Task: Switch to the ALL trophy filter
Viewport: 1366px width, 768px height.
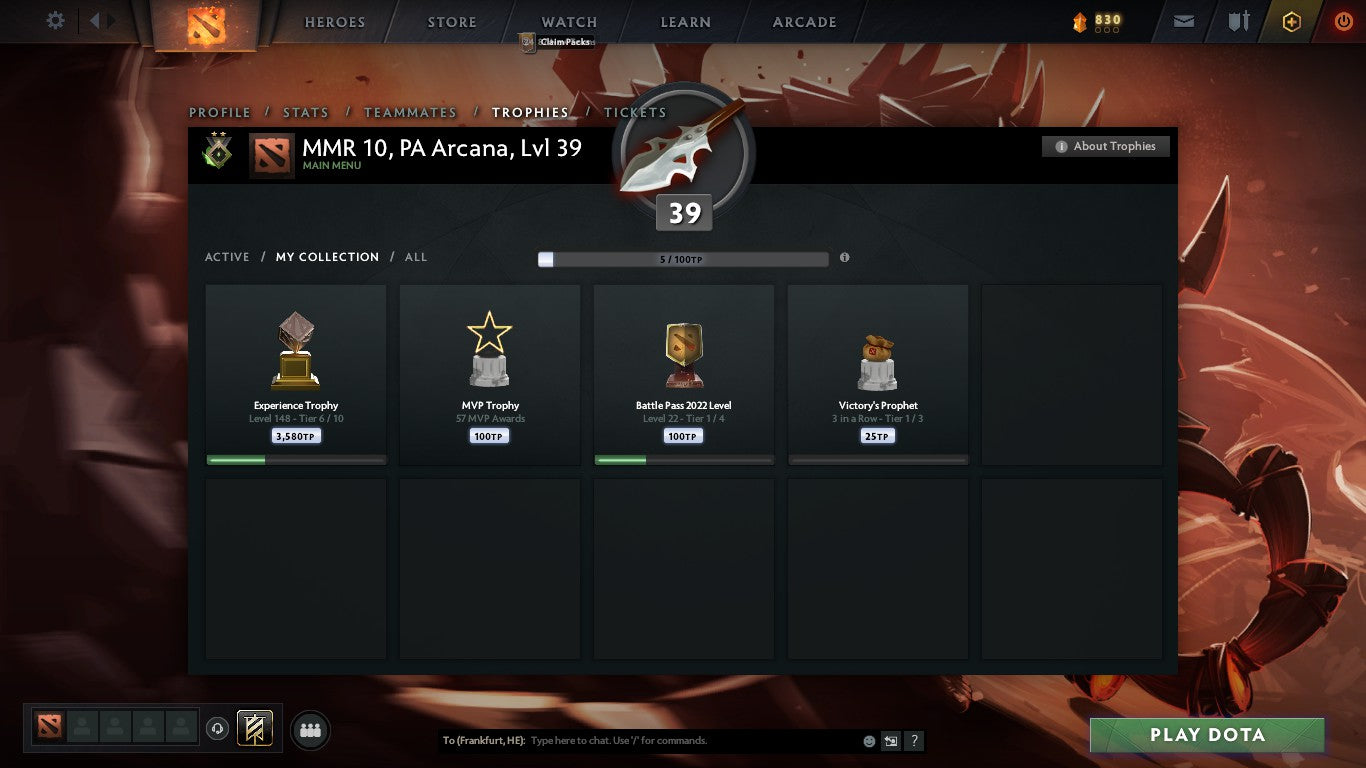Action: click(415, 257)
